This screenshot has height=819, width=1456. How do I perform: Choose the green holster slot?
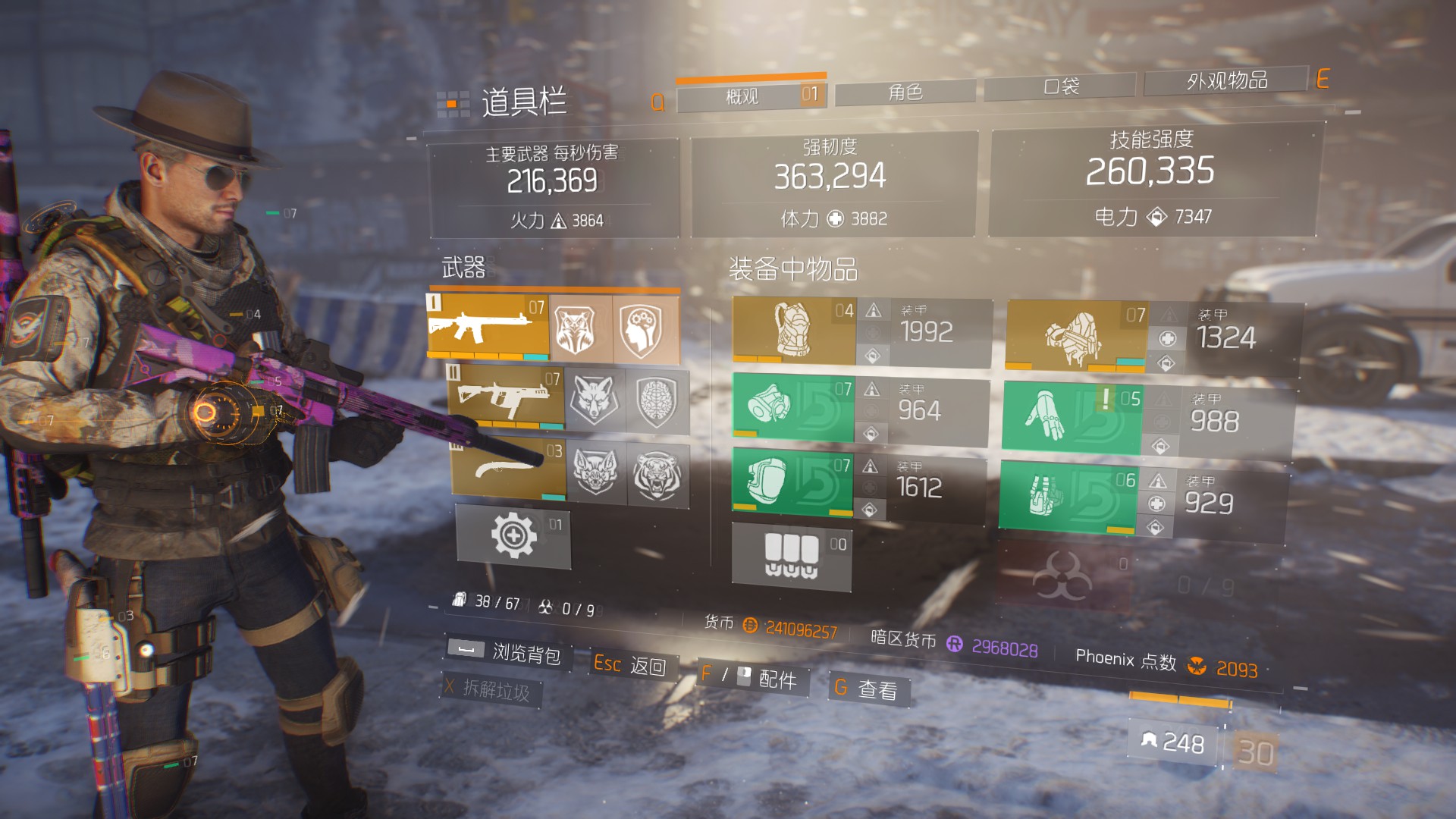pyautogui.click(x=1067, y=496)
